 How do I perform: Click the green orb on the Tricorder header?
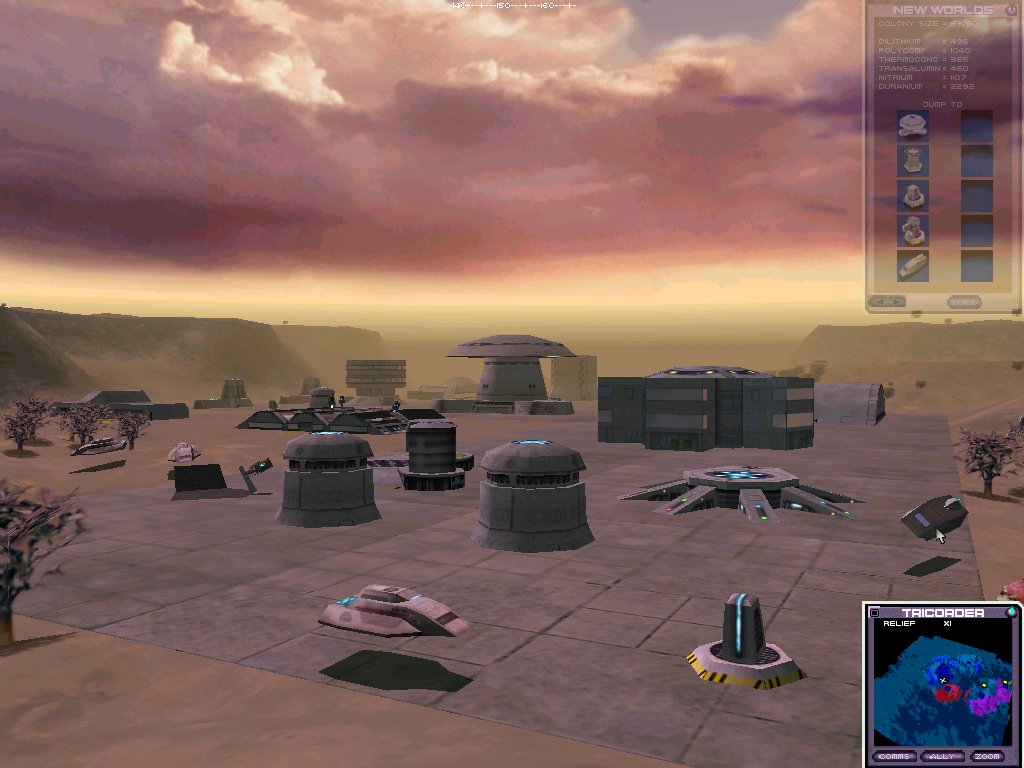point(1011,612)
